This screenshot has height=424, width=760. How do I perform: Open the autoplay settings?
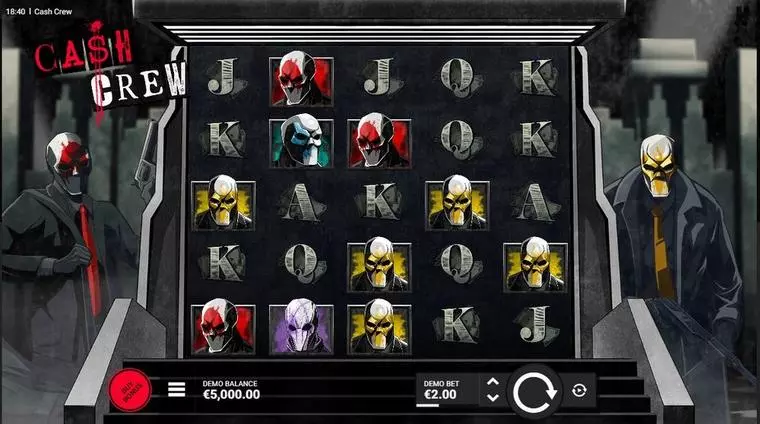(578, 390)
